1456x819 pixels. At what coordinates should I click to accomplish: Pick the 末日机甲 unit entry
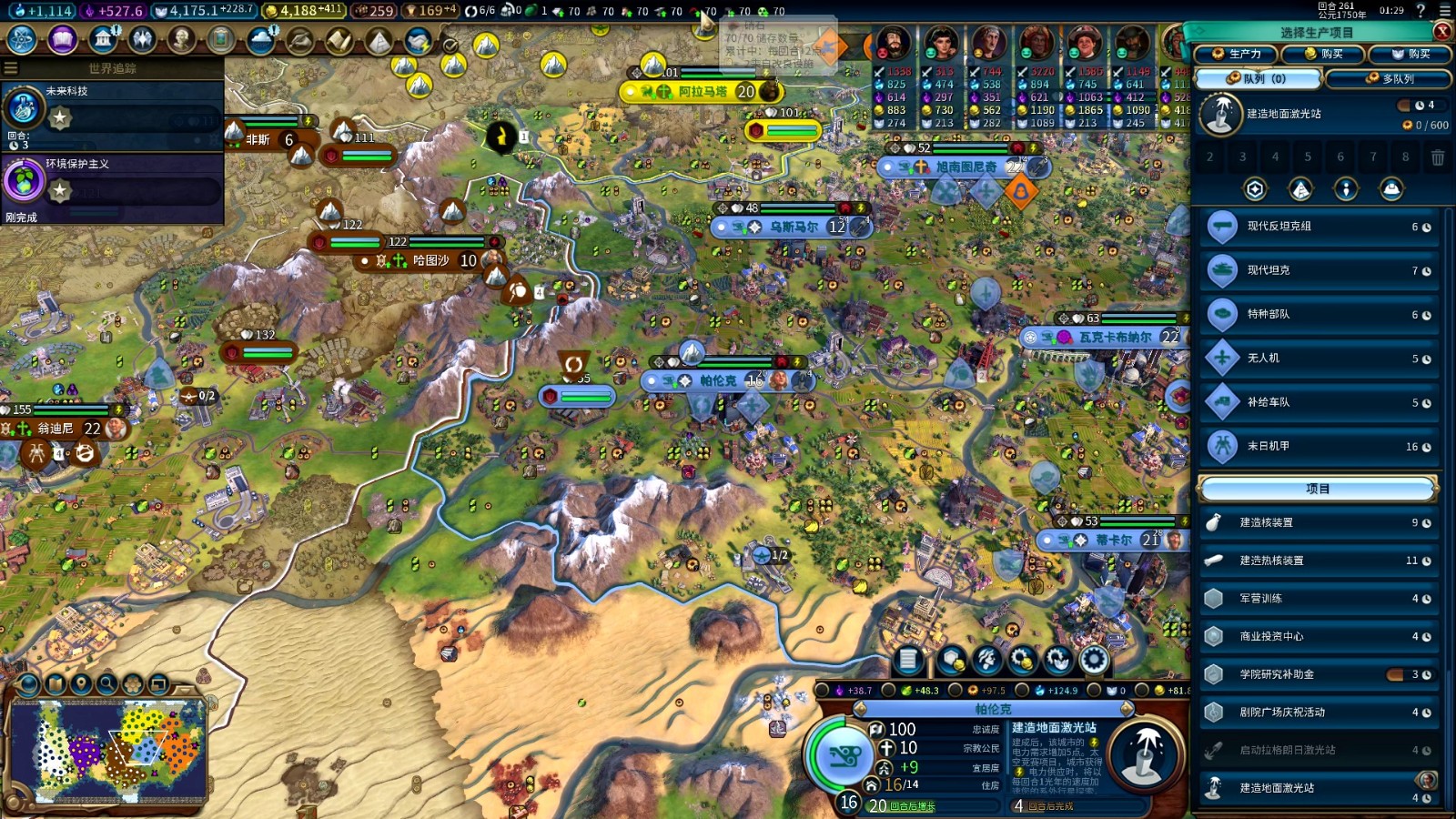pyautogui.click(x=1316, y=447)
